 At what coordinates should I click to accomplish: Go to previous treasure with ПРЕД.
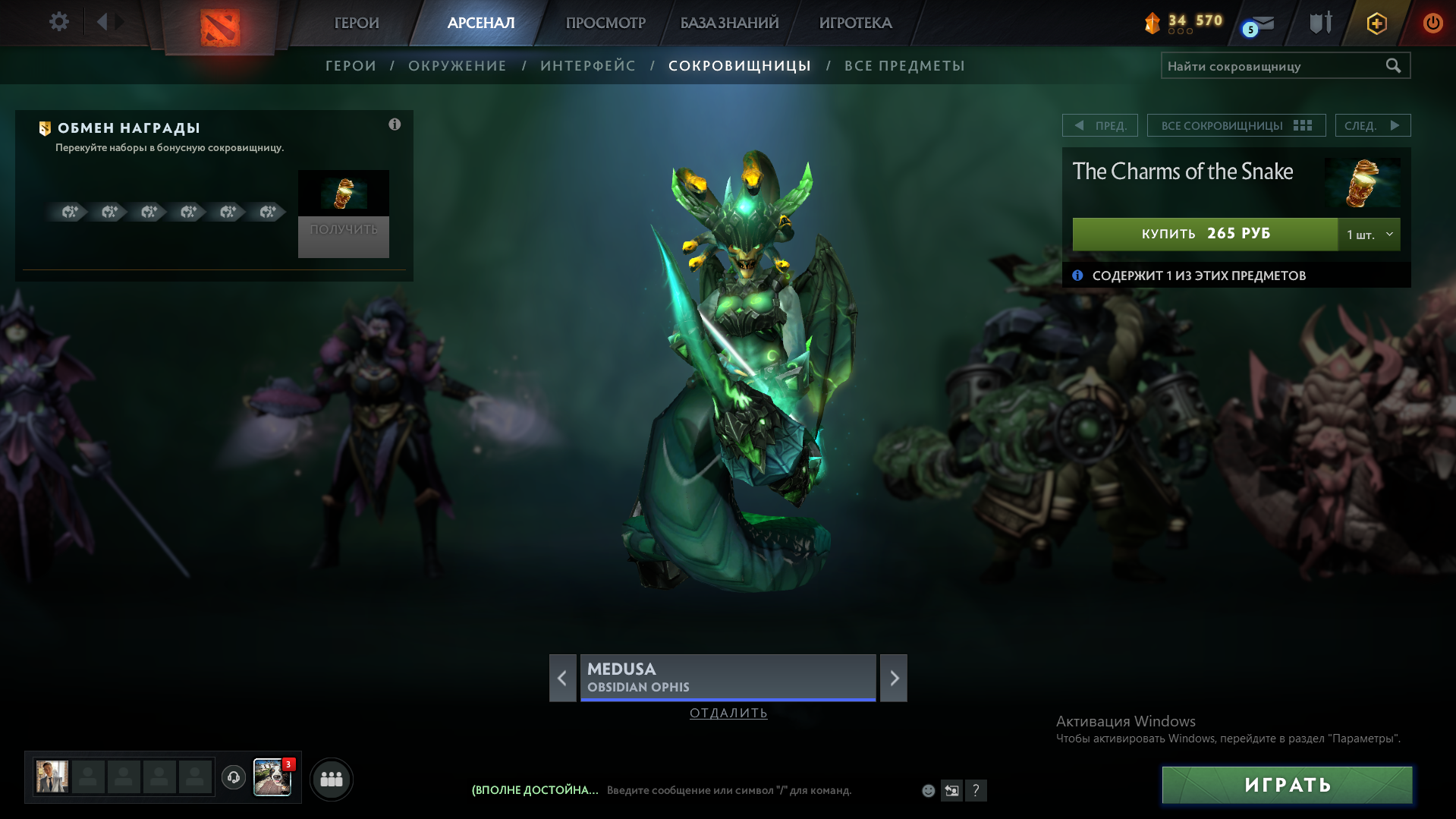tap(1100, 125)
